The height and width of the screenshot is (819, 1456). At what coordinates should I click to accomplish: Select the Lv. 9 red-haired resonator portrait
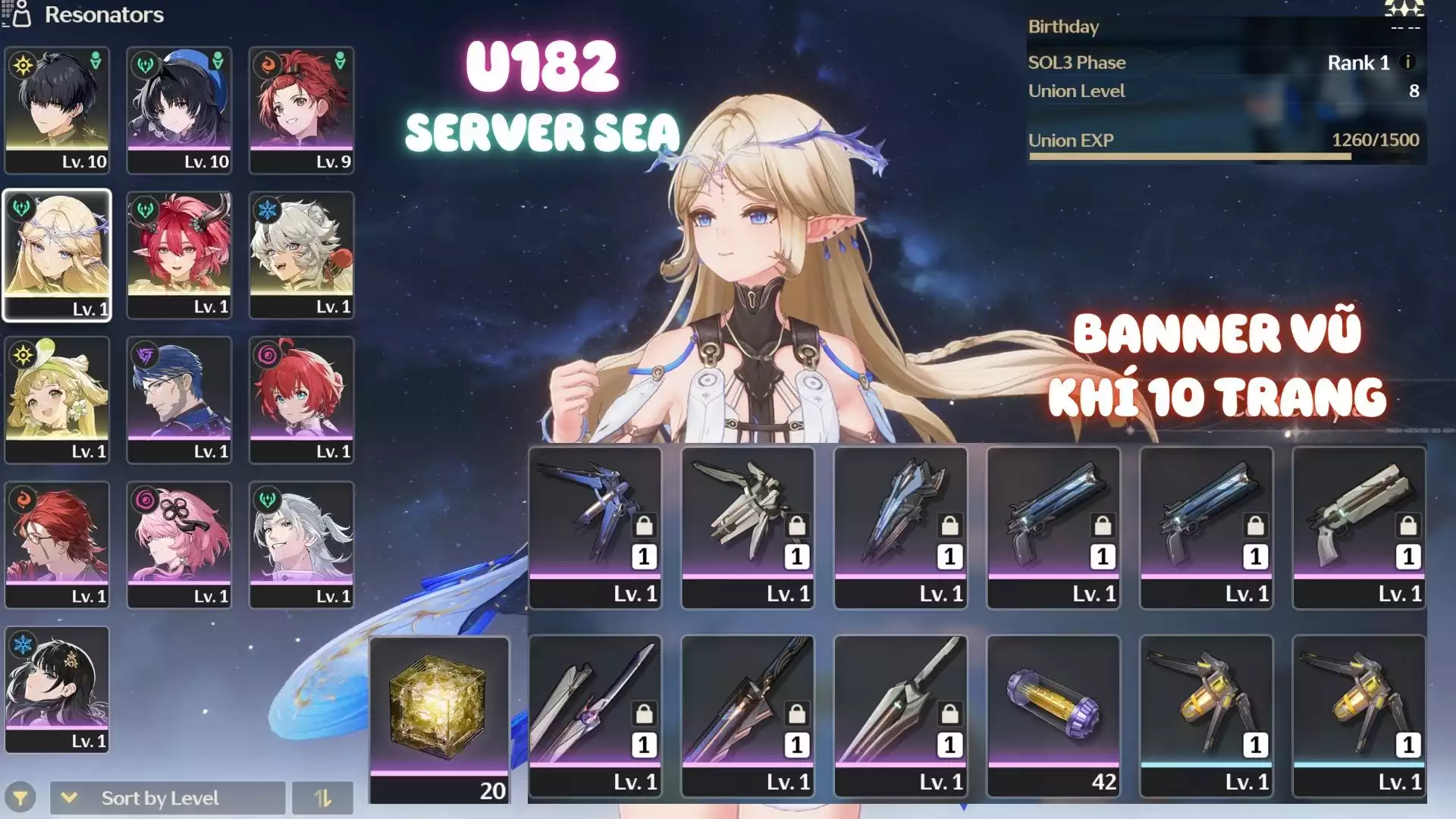pyautogui.click(x=301, y=110)
